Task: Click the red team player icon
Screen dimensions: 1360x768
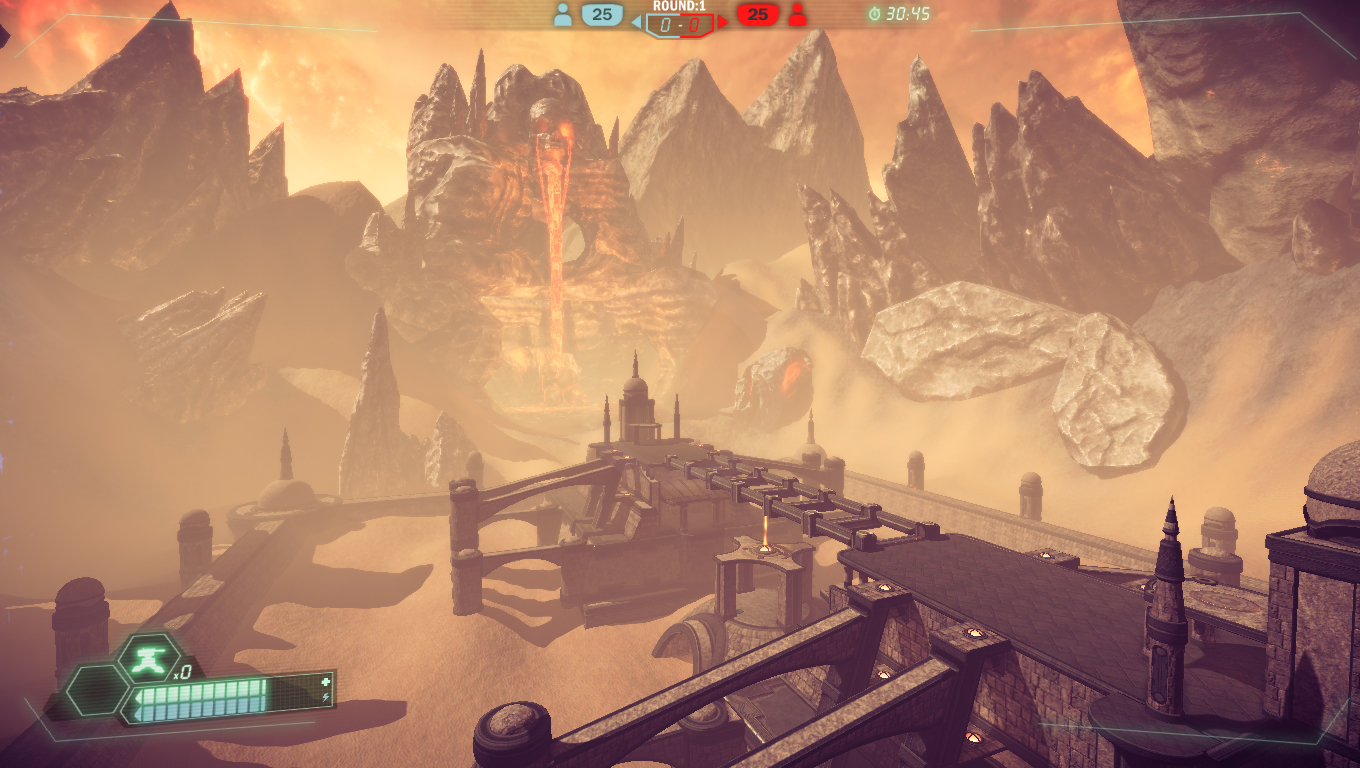Action: pyautogui.click(x=797, y=15)
